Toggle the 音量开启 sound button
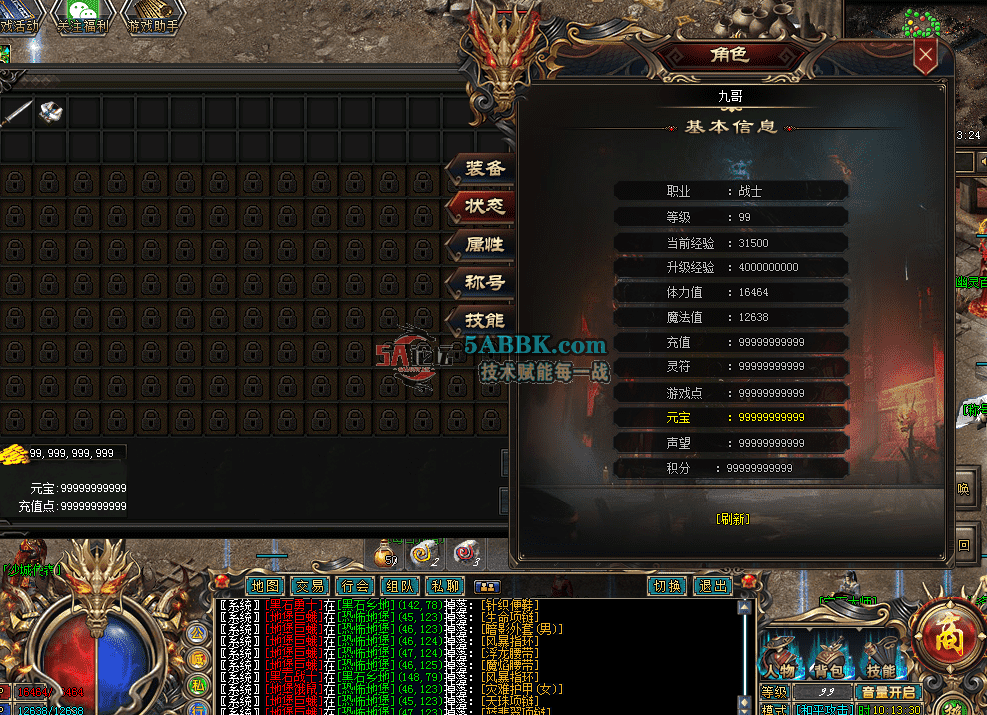 (x=888, y=692)
